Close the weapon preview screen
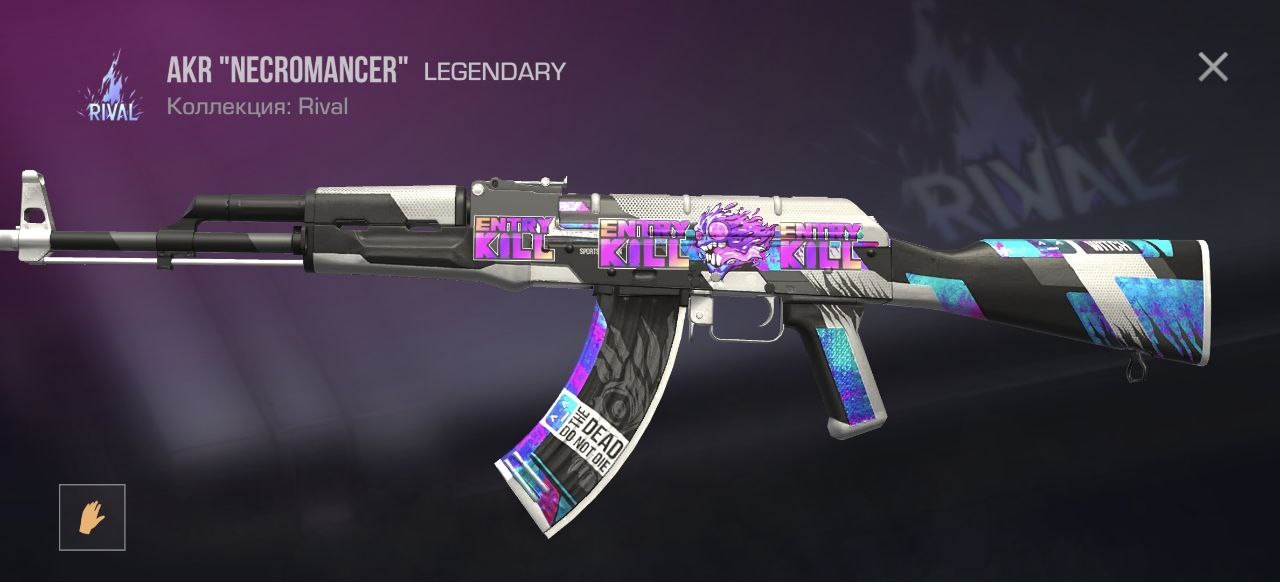Screen dimensions: 1280x582 pyautogui.click(x=1212, y=68)
